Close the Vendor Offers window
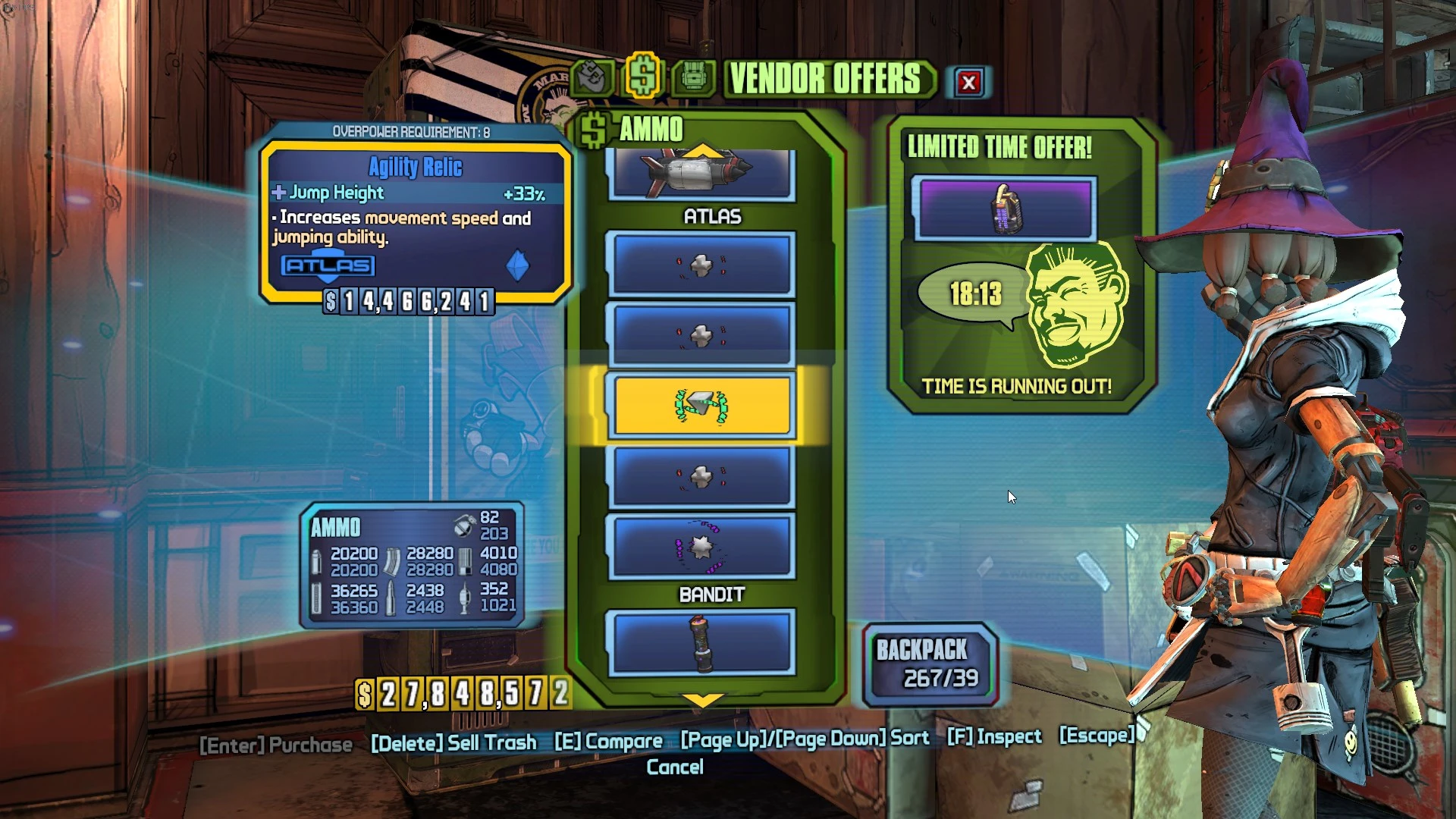Screen dimensions: 1456x819 [971, 83]
